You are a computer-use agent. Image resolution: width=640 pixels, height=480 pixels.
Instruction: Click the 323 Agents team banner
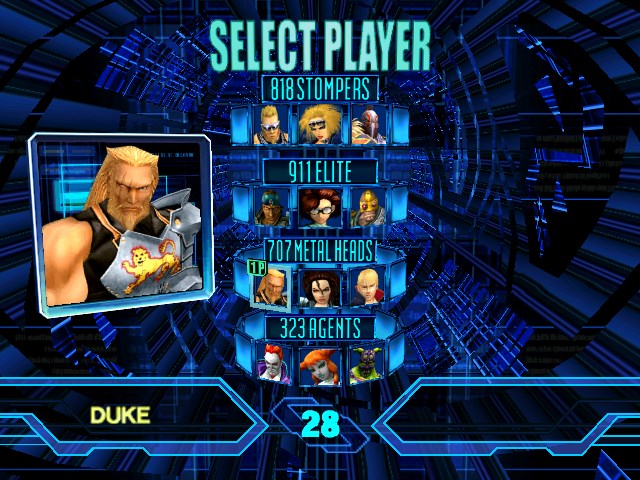coord(320,327)
